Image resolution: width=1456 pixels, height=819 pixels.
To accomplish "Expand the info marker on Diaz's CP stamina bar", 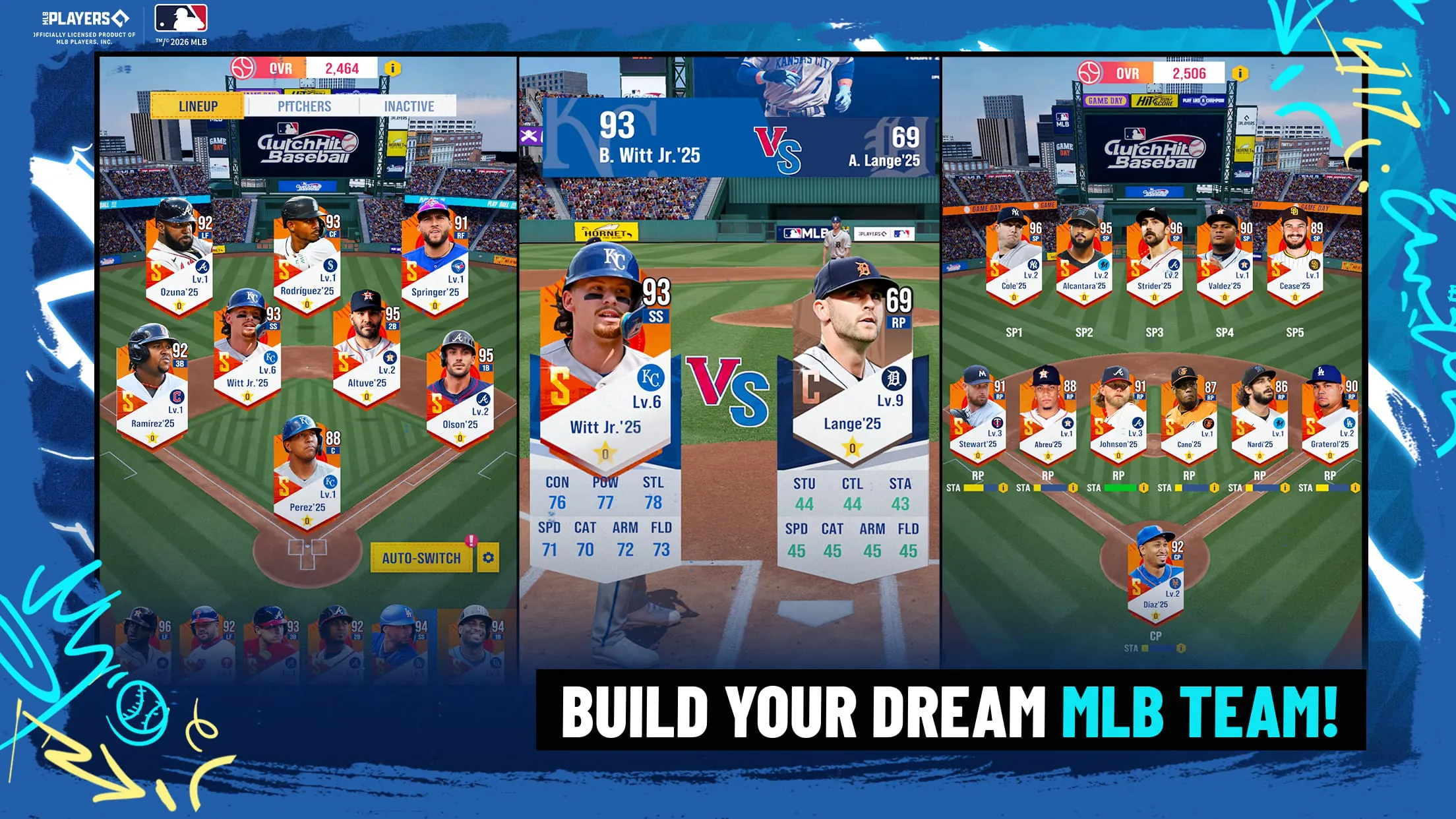I will tap(1181, 649).
